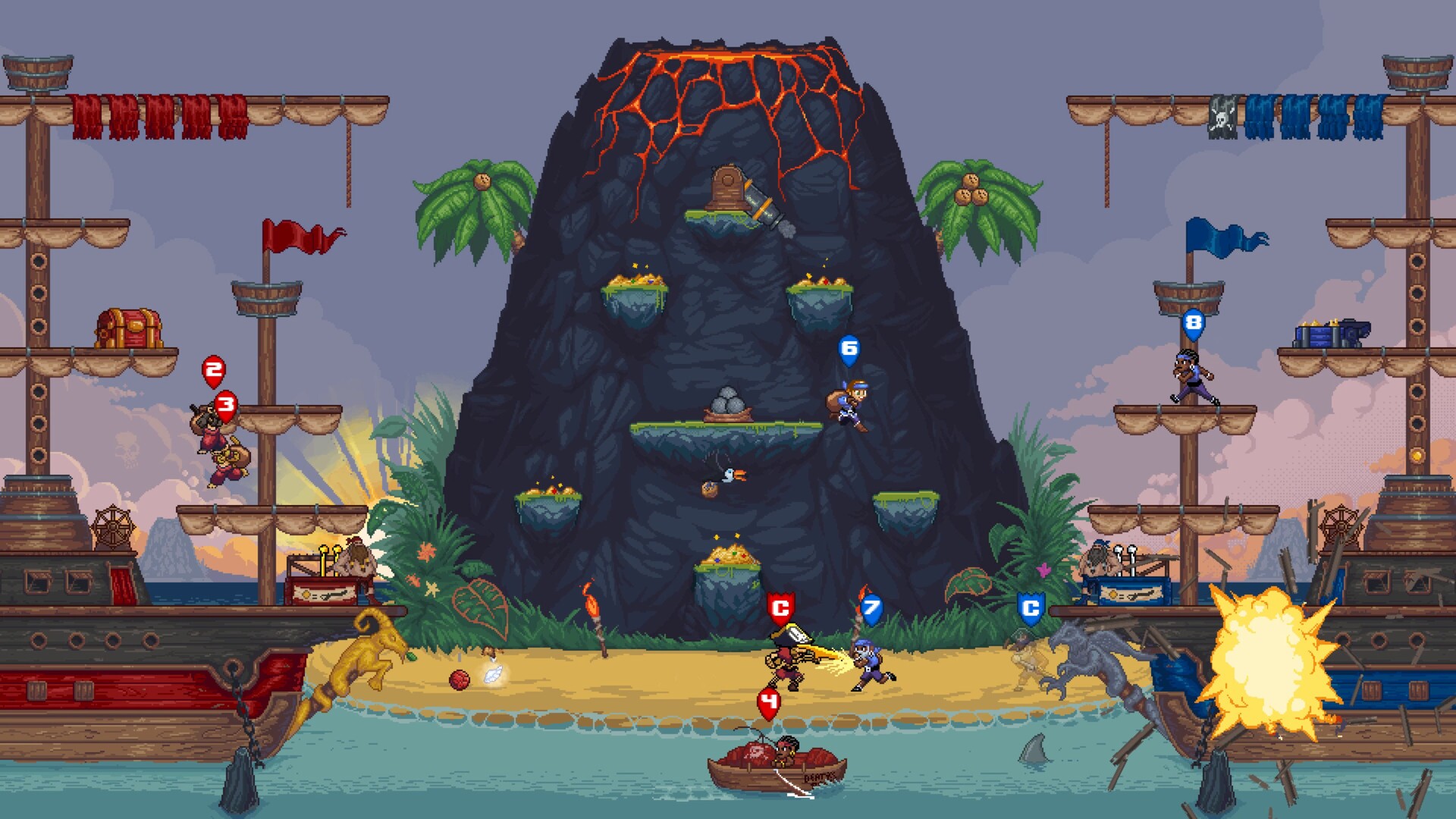Image resolution: width=1456 pixels, height=819 pixels.
Task: Select the red player marker numbered 3
Action: click(225, 404)
